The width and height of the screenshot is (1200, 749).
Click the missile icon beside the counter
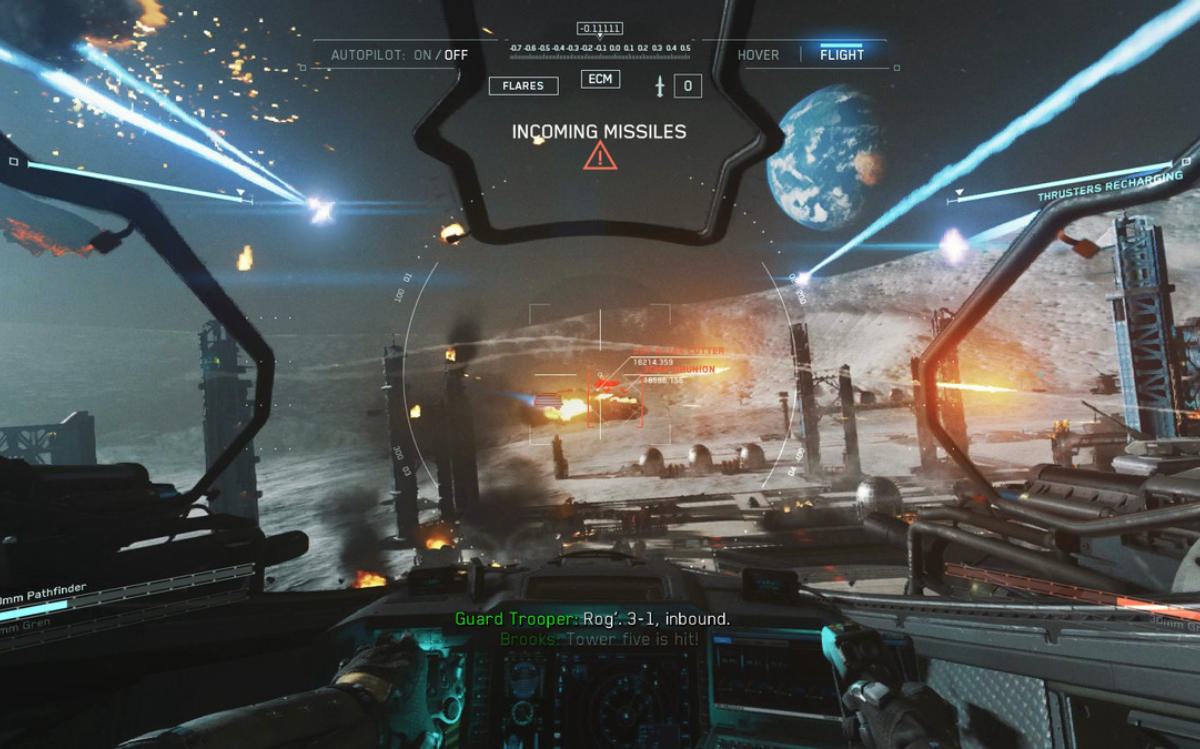coord(660,86)
